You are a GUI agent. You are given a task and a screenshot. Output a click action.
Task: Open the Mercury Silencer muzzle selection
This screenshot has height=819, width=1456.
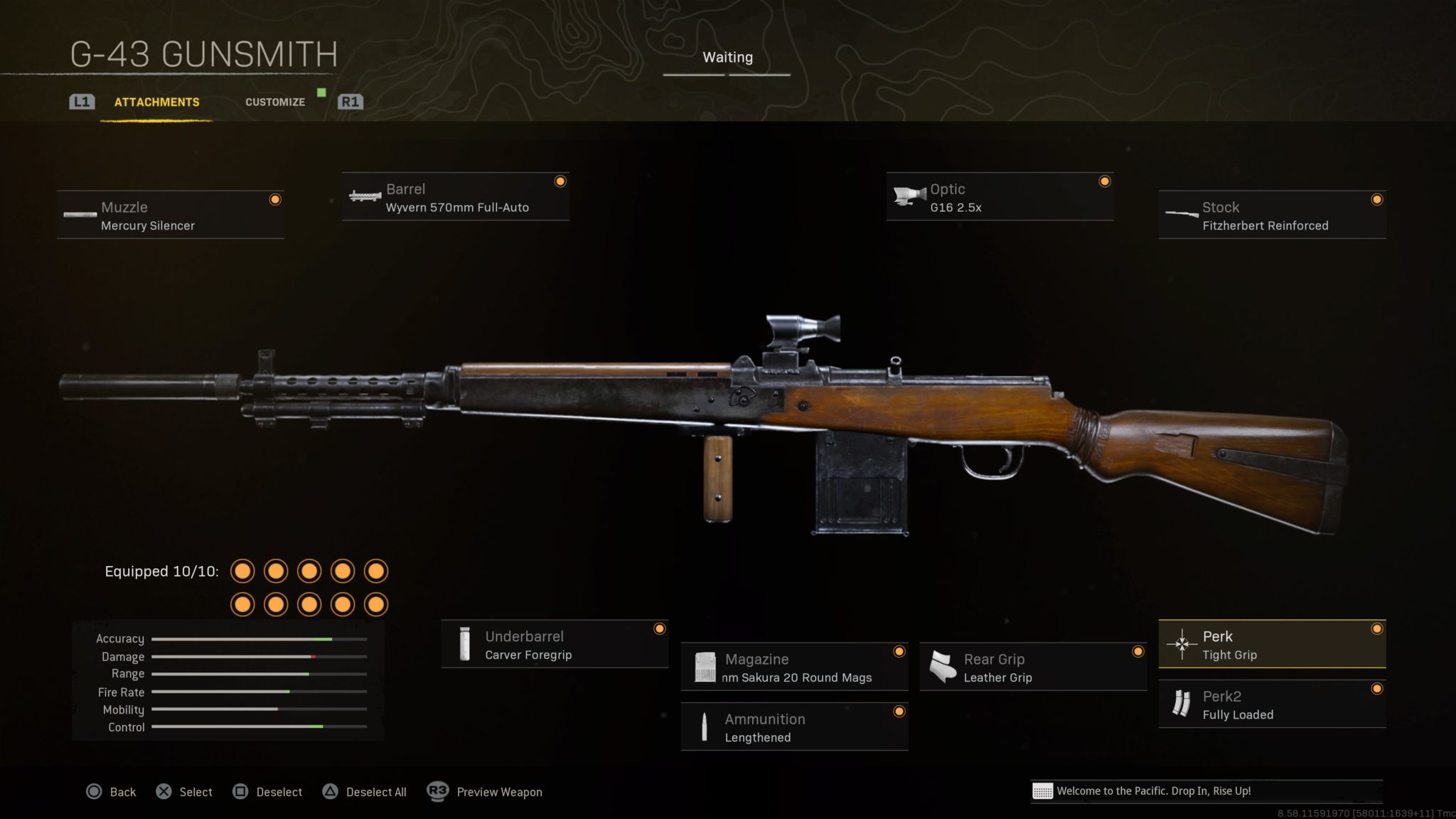point(169,214)
